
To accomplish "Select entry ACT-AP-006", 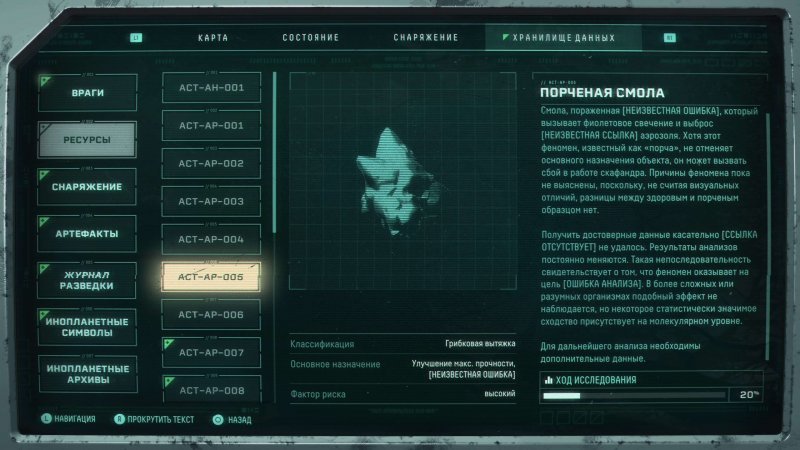I will 211,315.
